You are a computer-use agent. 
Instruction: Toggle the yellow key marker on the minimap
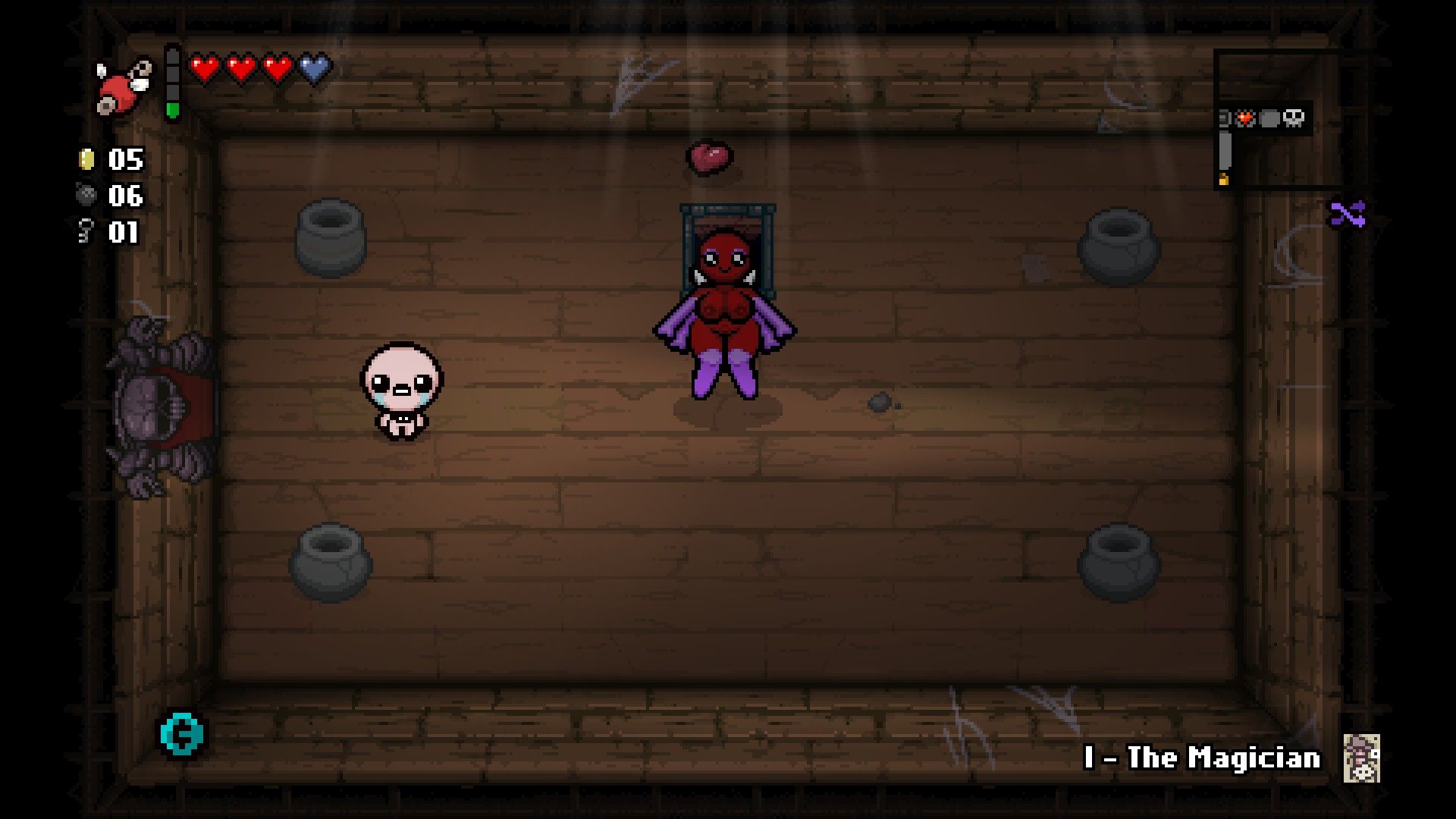(x=1224, y=179)
